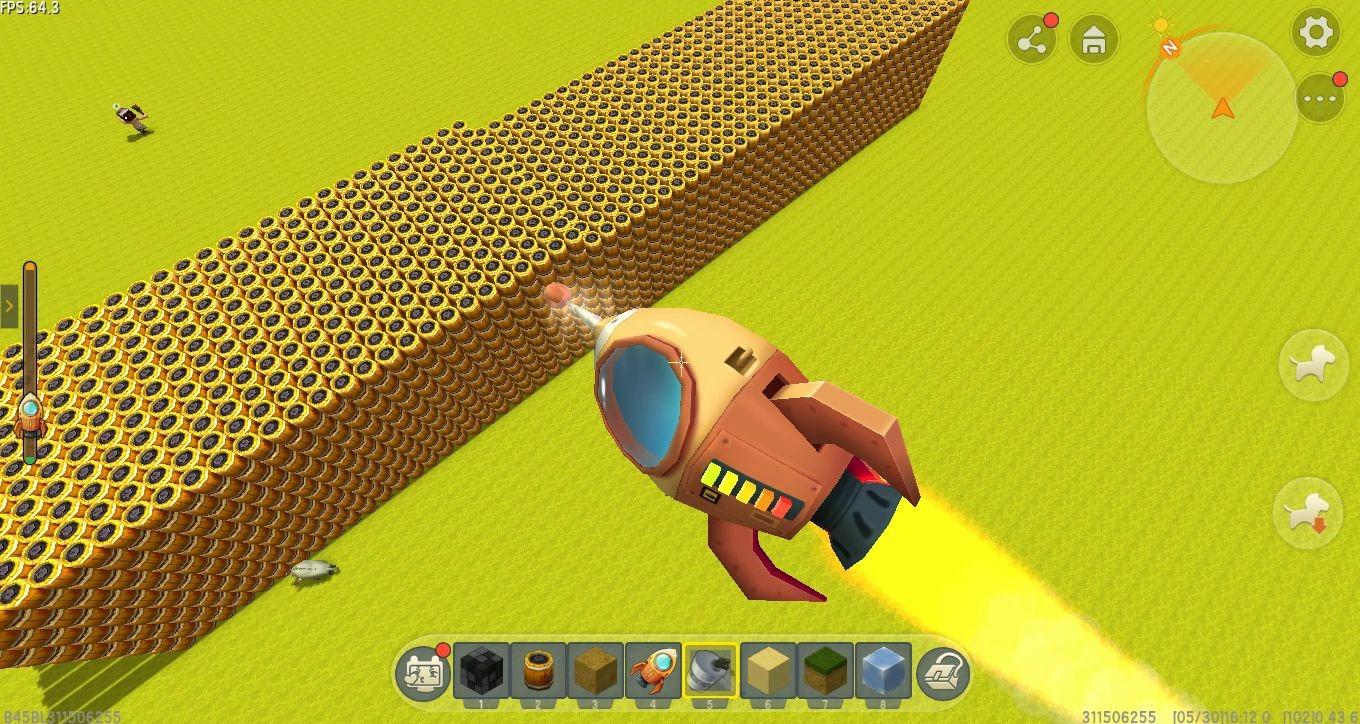This screenshot has height=724, width=1360.
Task: Pick the sand block in slot 6
Action: (768, 670)
